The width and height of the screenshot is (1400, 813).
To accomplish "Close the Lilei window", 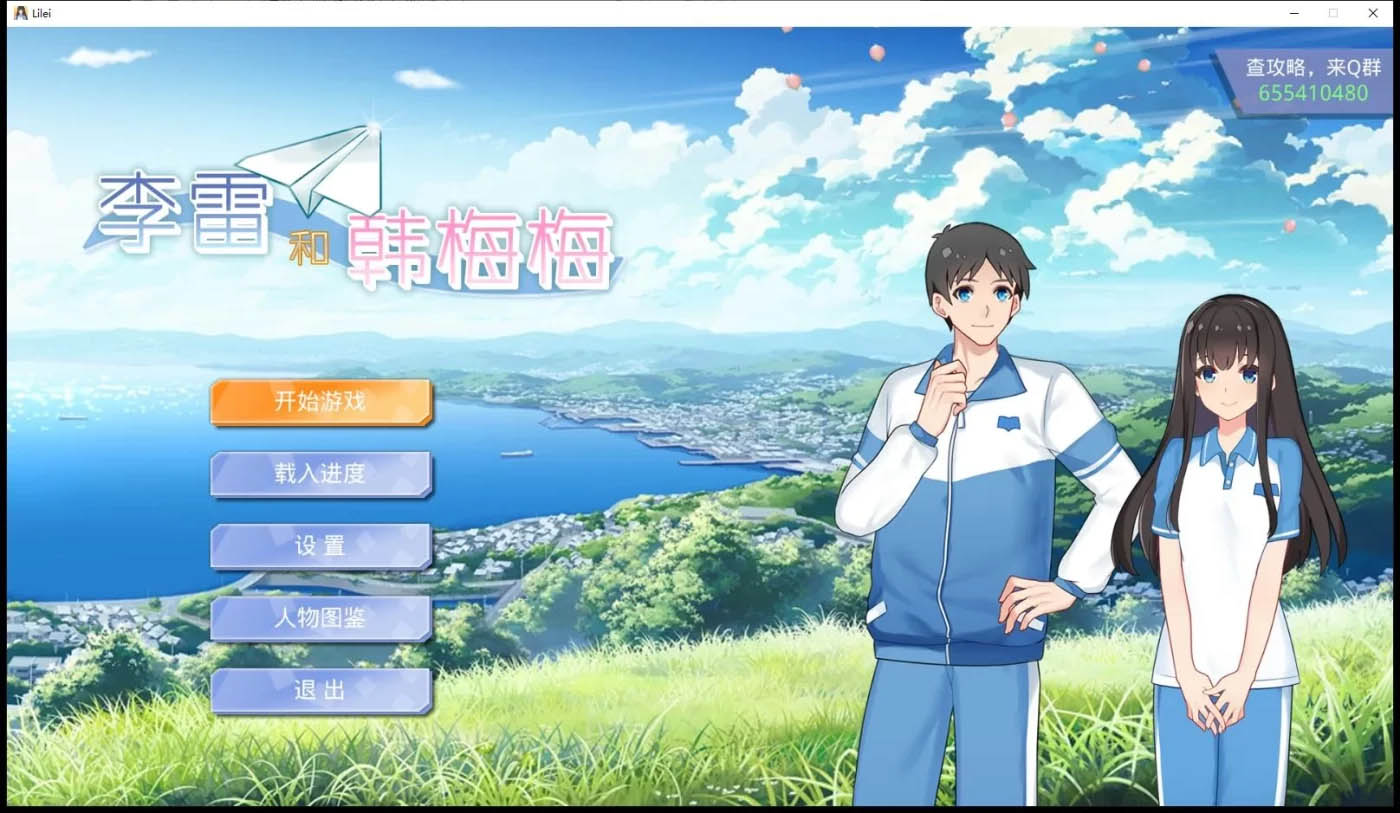I will (1372, 13).
